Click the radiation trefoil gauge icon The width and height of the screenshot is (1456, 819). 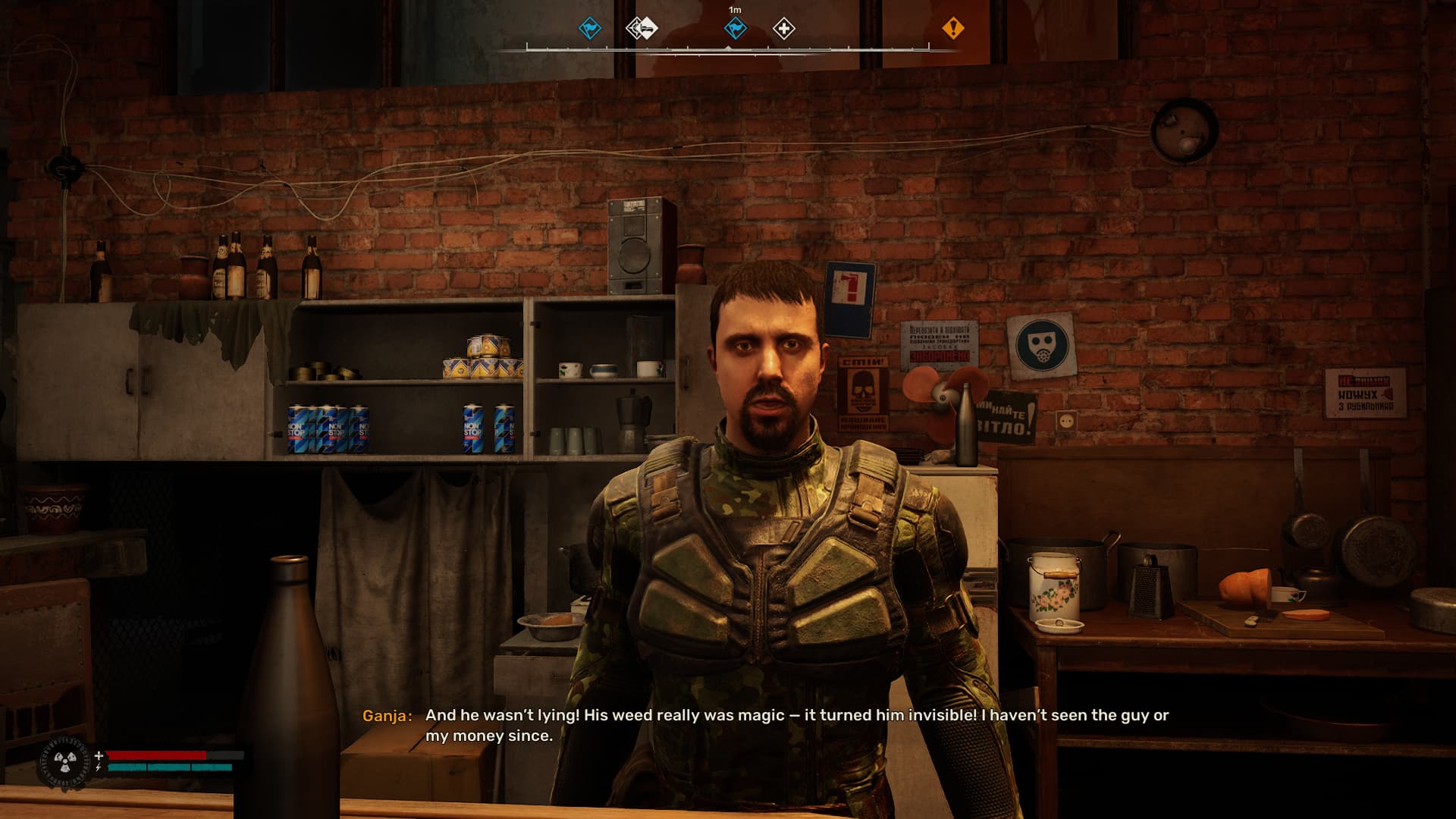tap(64, 761)
